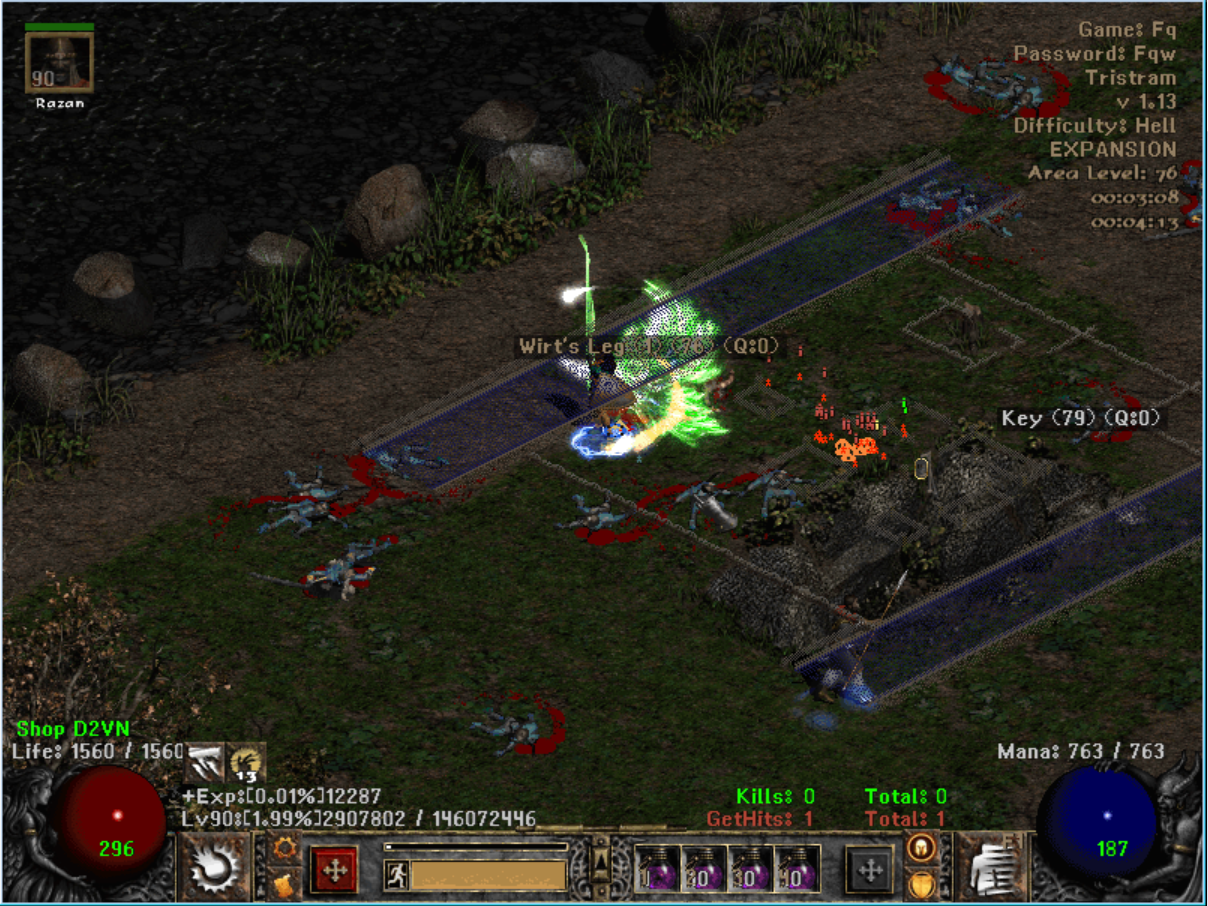Click the red four-arrow button

tap(335, 869)
